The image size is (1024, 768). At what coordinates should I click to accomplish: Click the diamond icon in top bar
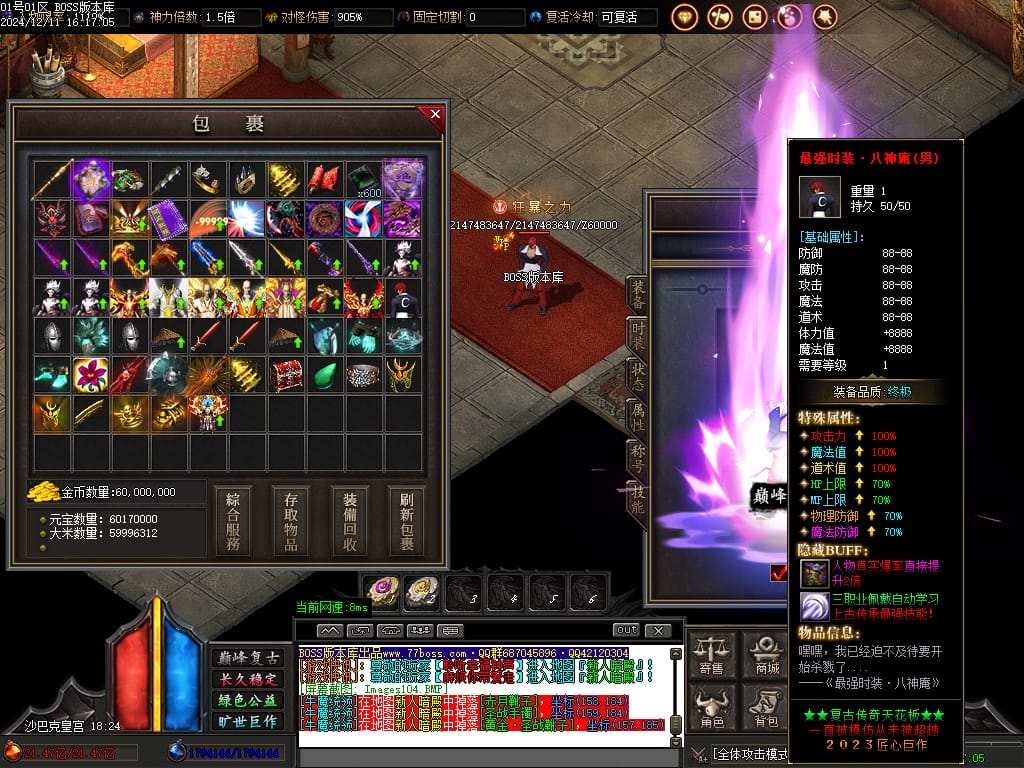coord(685,17)
